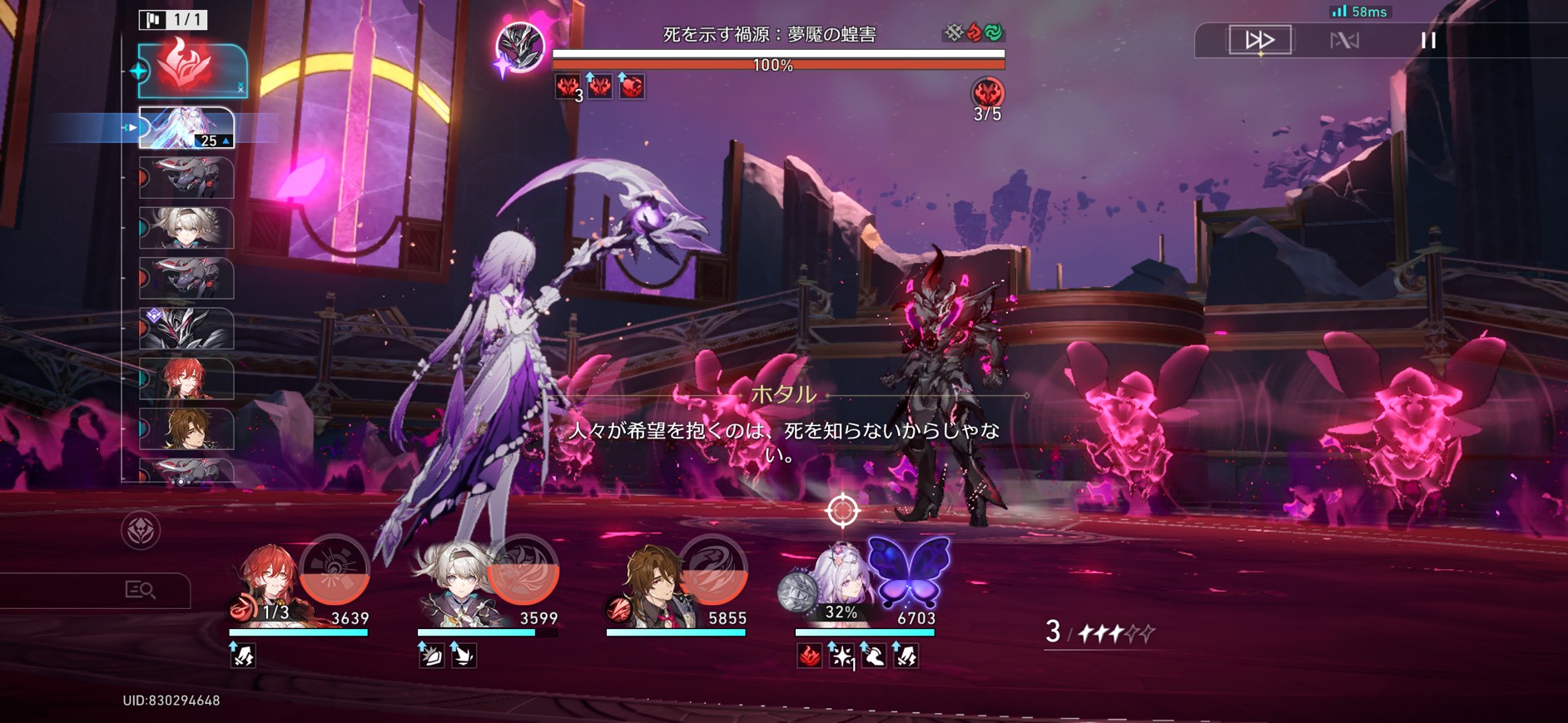Image resolution: width=1568 pixels, height=723 pixels.
Task: Activate the brown-haired character's ultimate
Action: [x=712, y=571]
